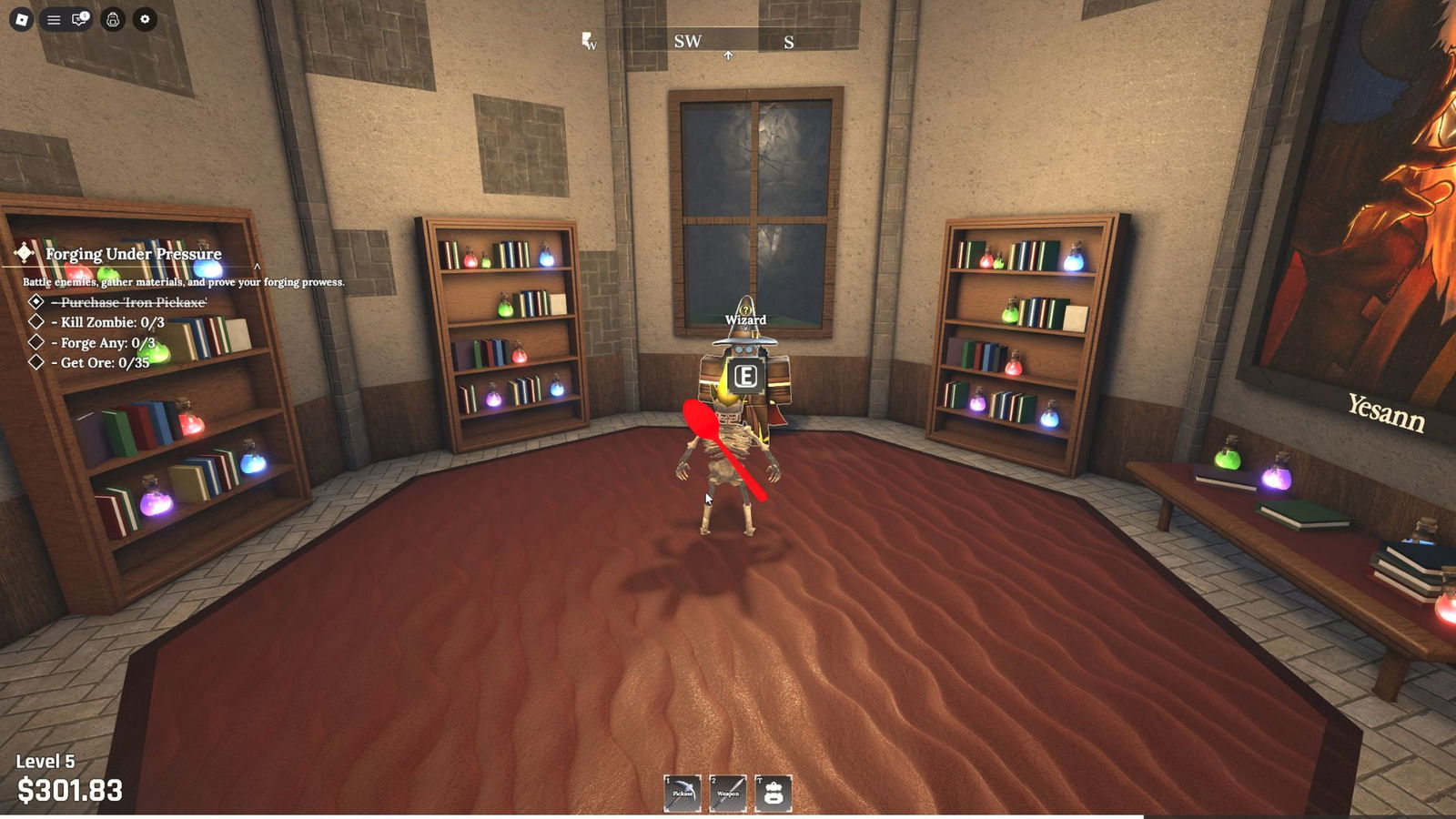Open the Roblox hamburger menu
The height and width of the screenshot is (819, 1456).
pos(53,18)
